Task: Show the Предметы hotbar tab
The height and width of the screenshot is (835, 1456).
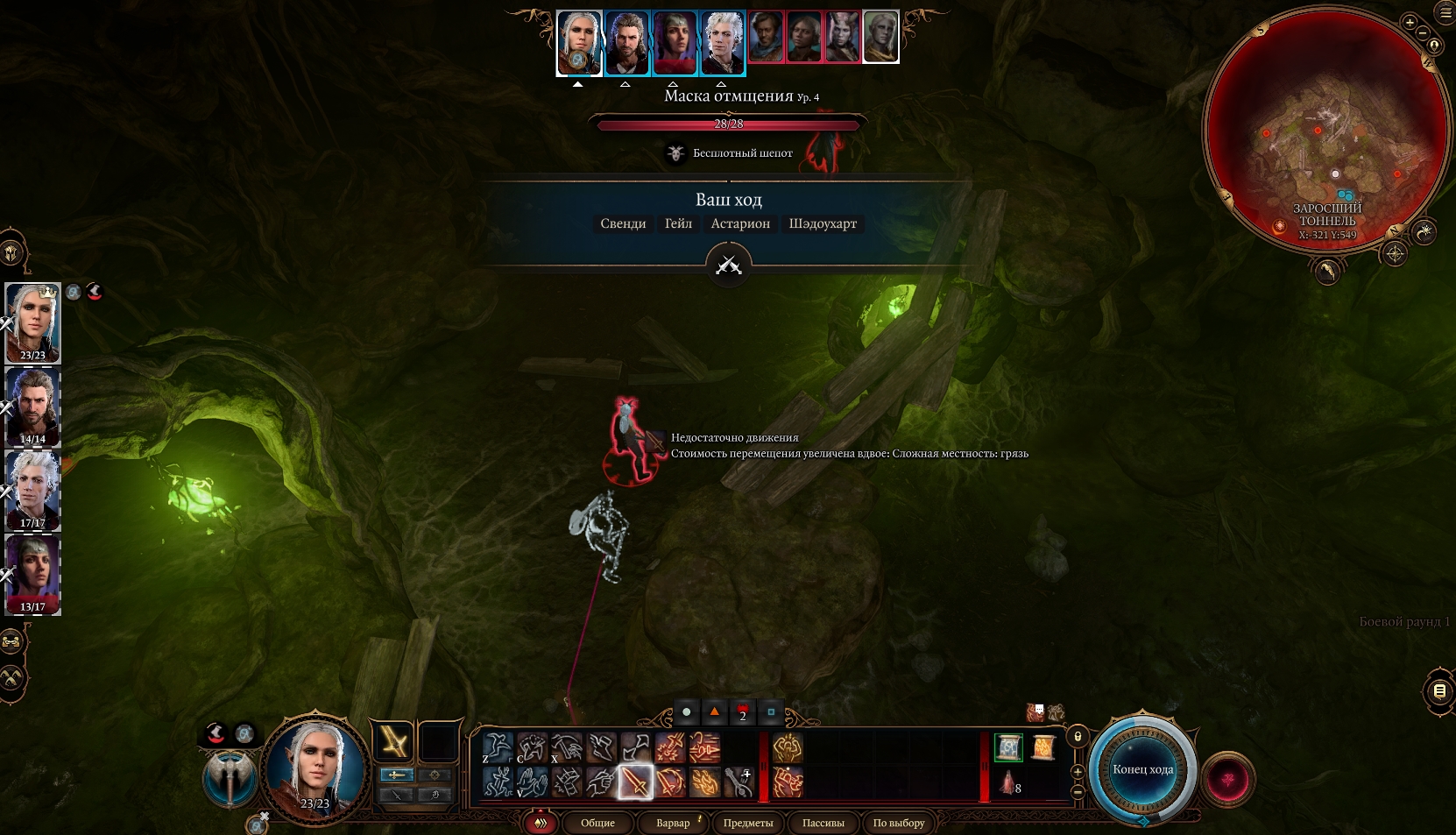Action: [747, 823]
